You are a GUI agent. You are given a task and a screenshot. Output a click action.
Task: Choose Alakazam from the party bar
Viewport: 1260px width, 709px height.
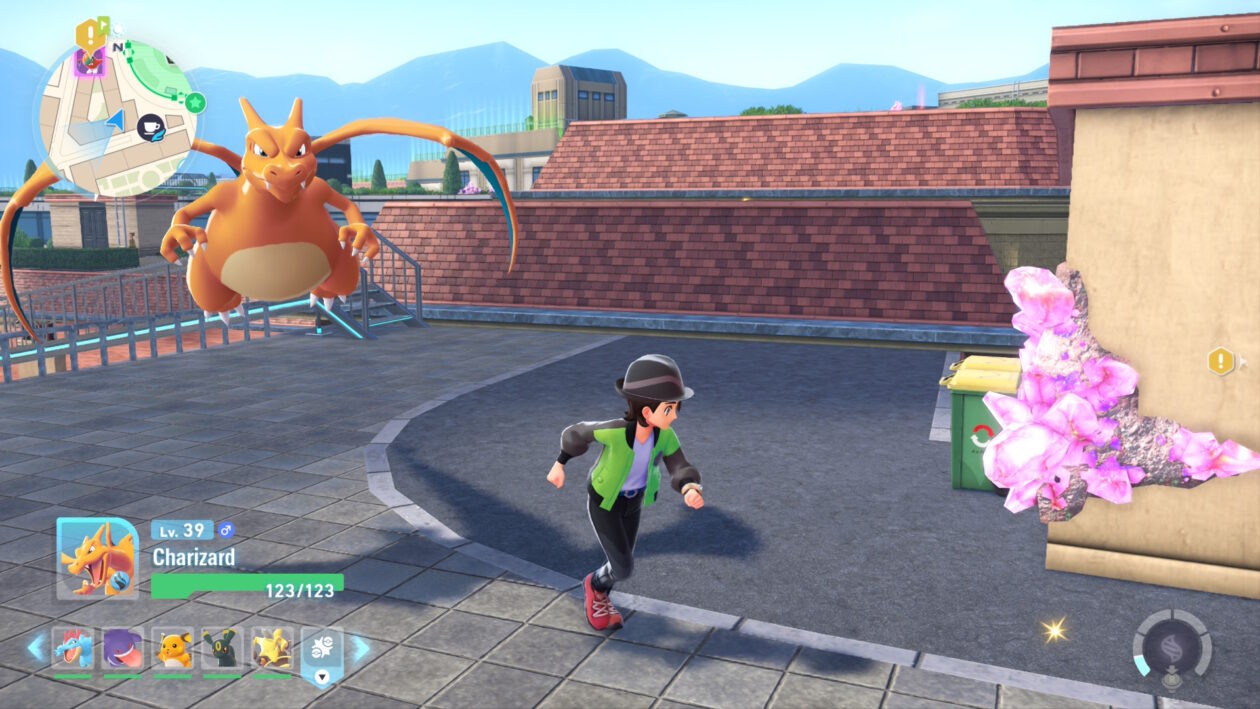click(x=272, y=648)
